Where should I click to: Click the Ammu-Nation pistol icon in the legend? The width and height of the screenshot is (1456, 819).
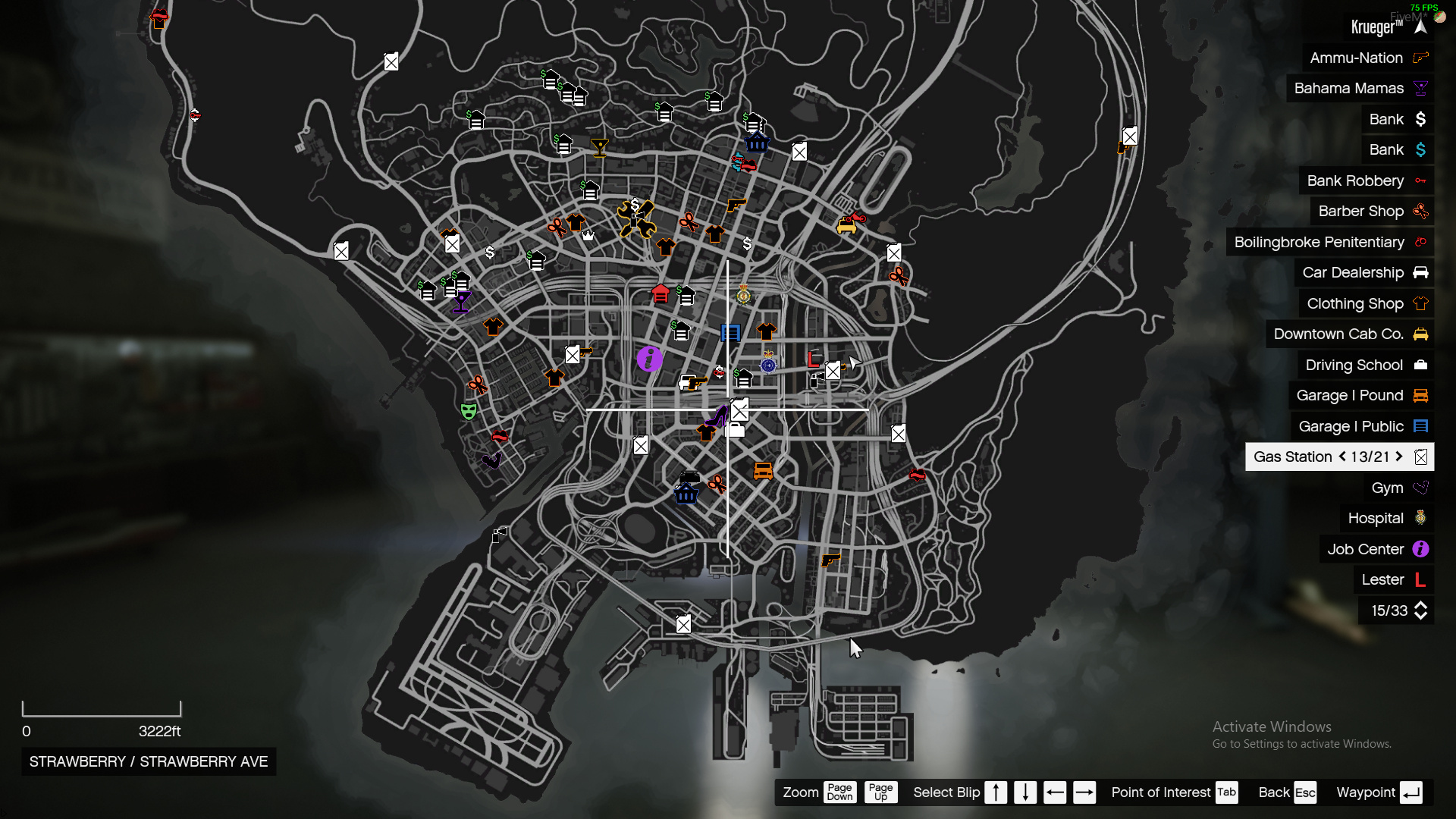point(1419,58)
